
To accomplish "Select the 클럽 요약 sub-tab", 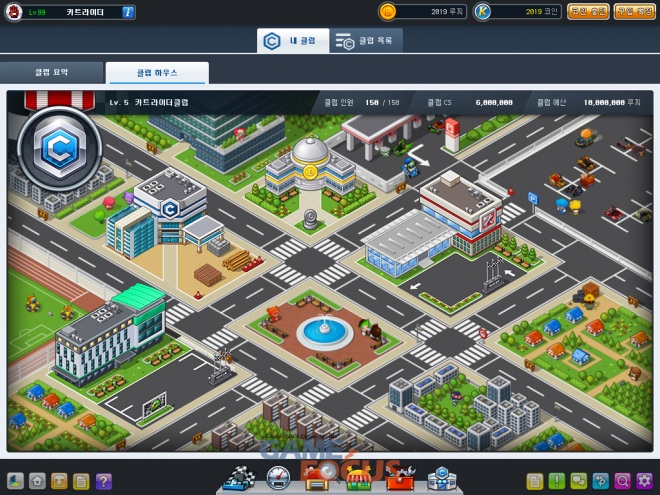I will pos(51,73).
